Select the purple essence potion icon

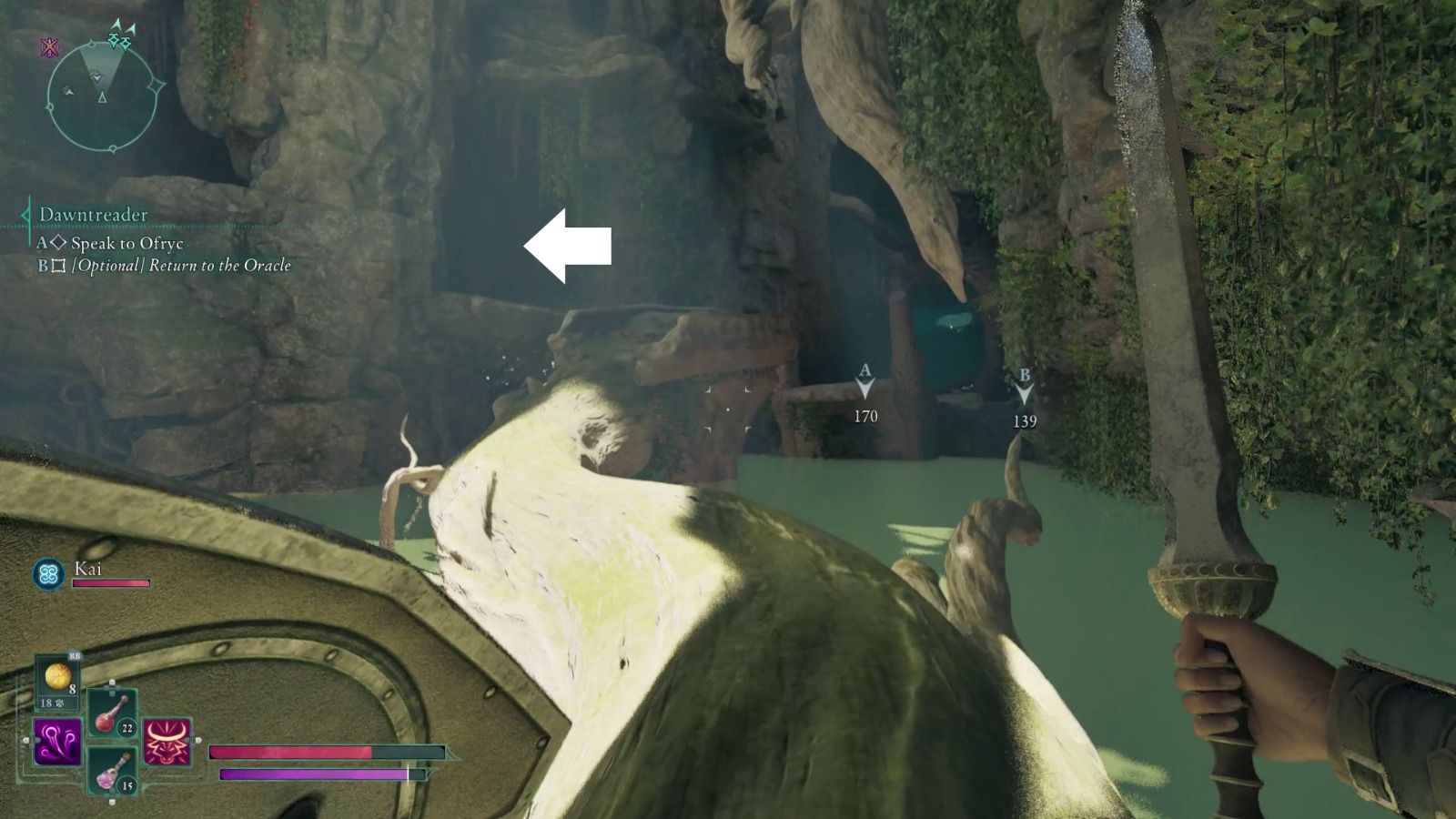pyautogui.click(x=109, y=771)
